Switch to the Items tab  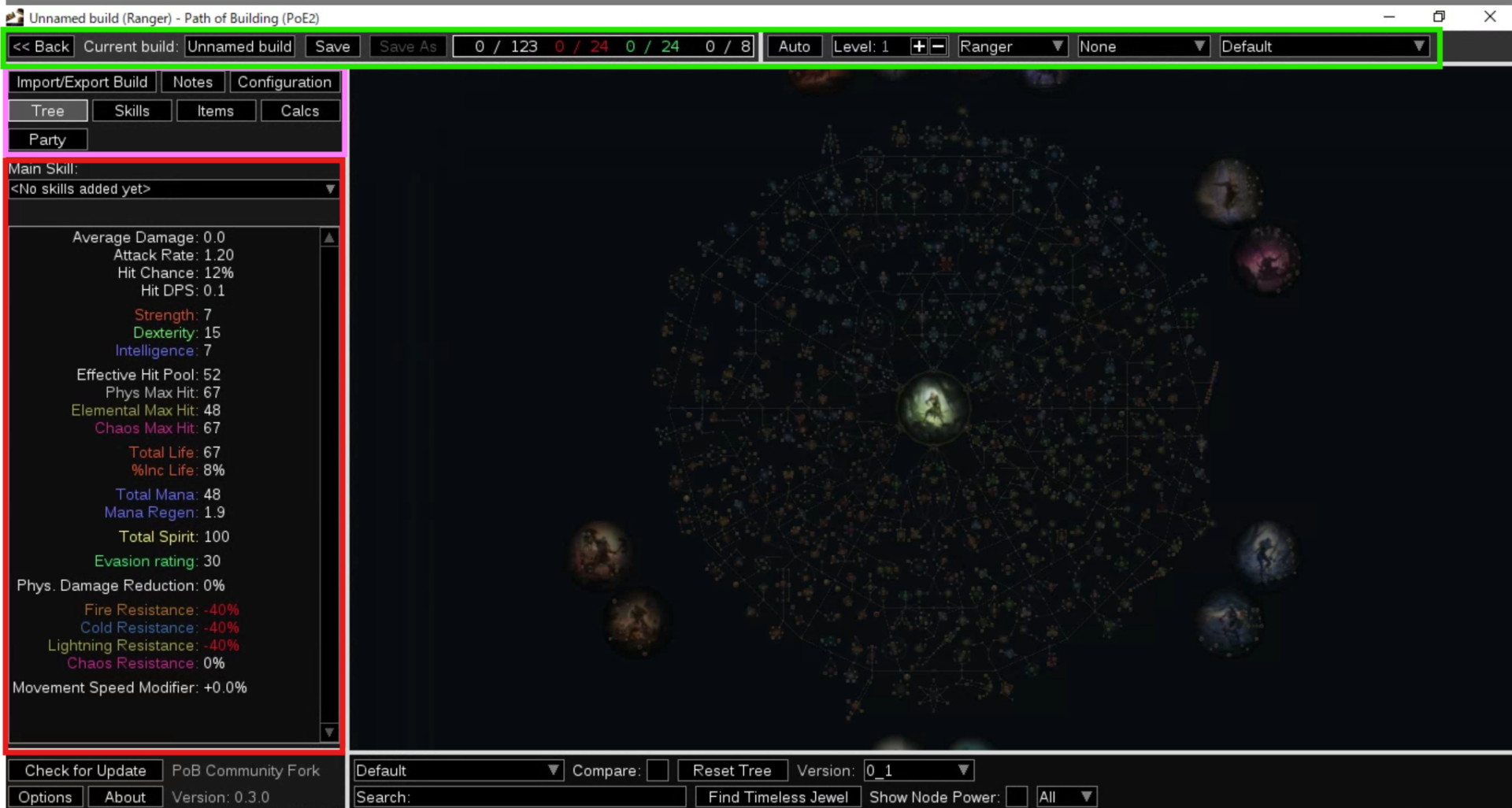[216, 111]
